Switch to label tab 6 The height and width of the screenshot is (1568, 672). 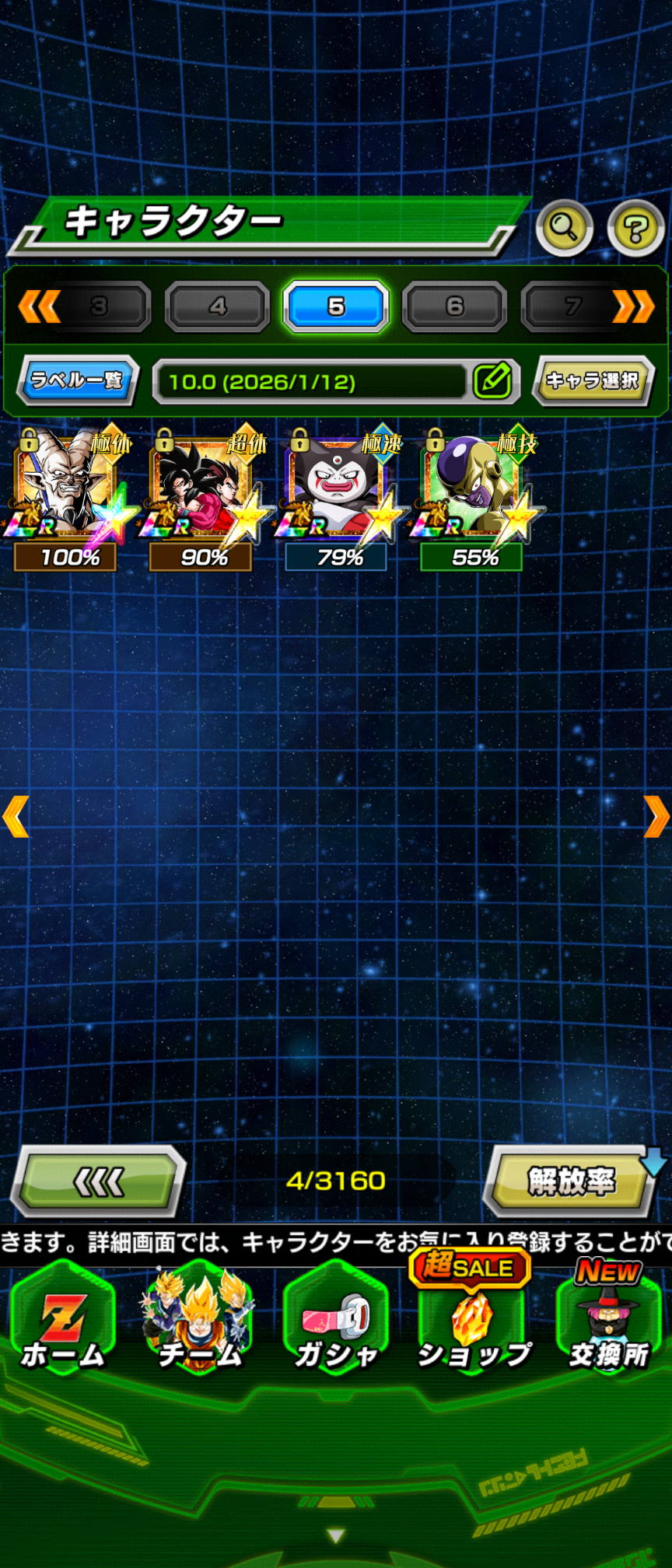(x=455, y=307)
